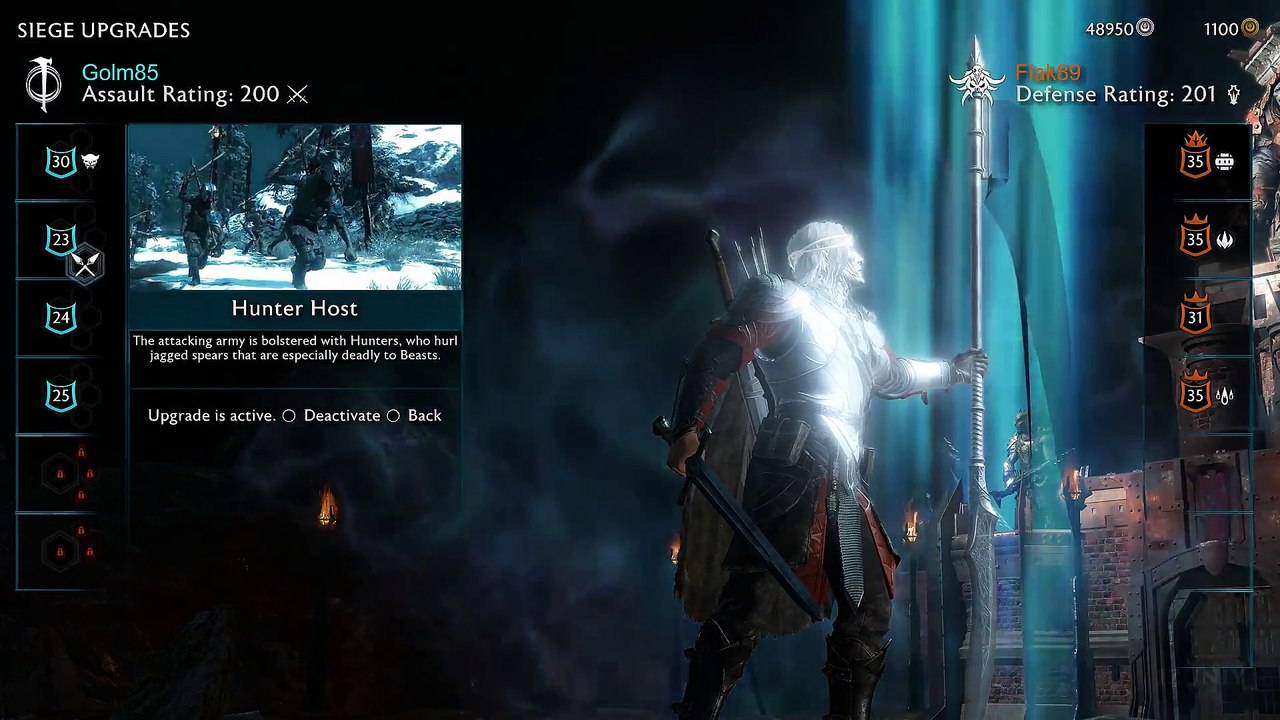Screen dimensions: 1280x720
Task: Select the level 23 assault leader slot
Action: pos(61,240)
